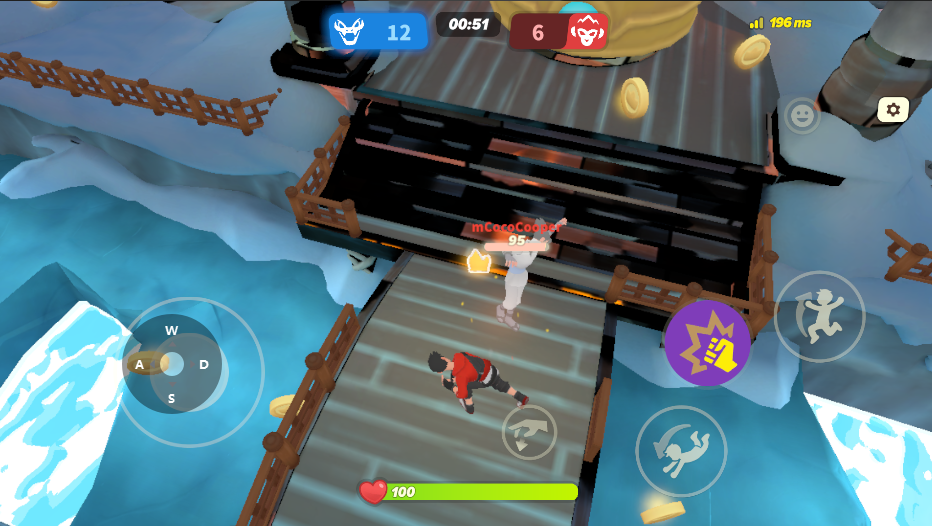Tap the hand drop/grab button
The width and height of the screenshot is (932, 526).
tap(529, 432)
